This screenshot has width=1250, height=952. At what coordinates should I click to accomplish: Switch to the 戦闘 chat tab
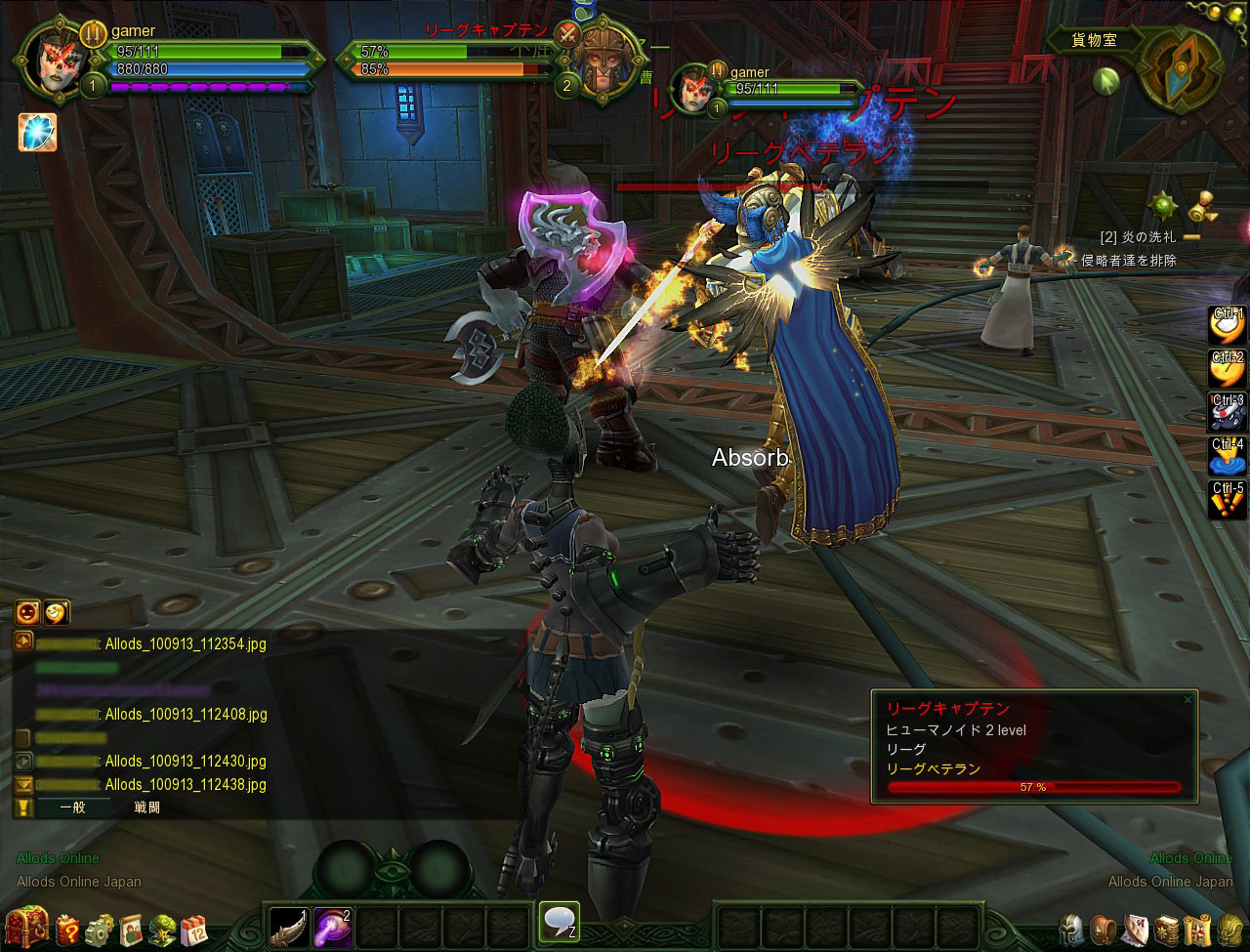tap(147, 807)
